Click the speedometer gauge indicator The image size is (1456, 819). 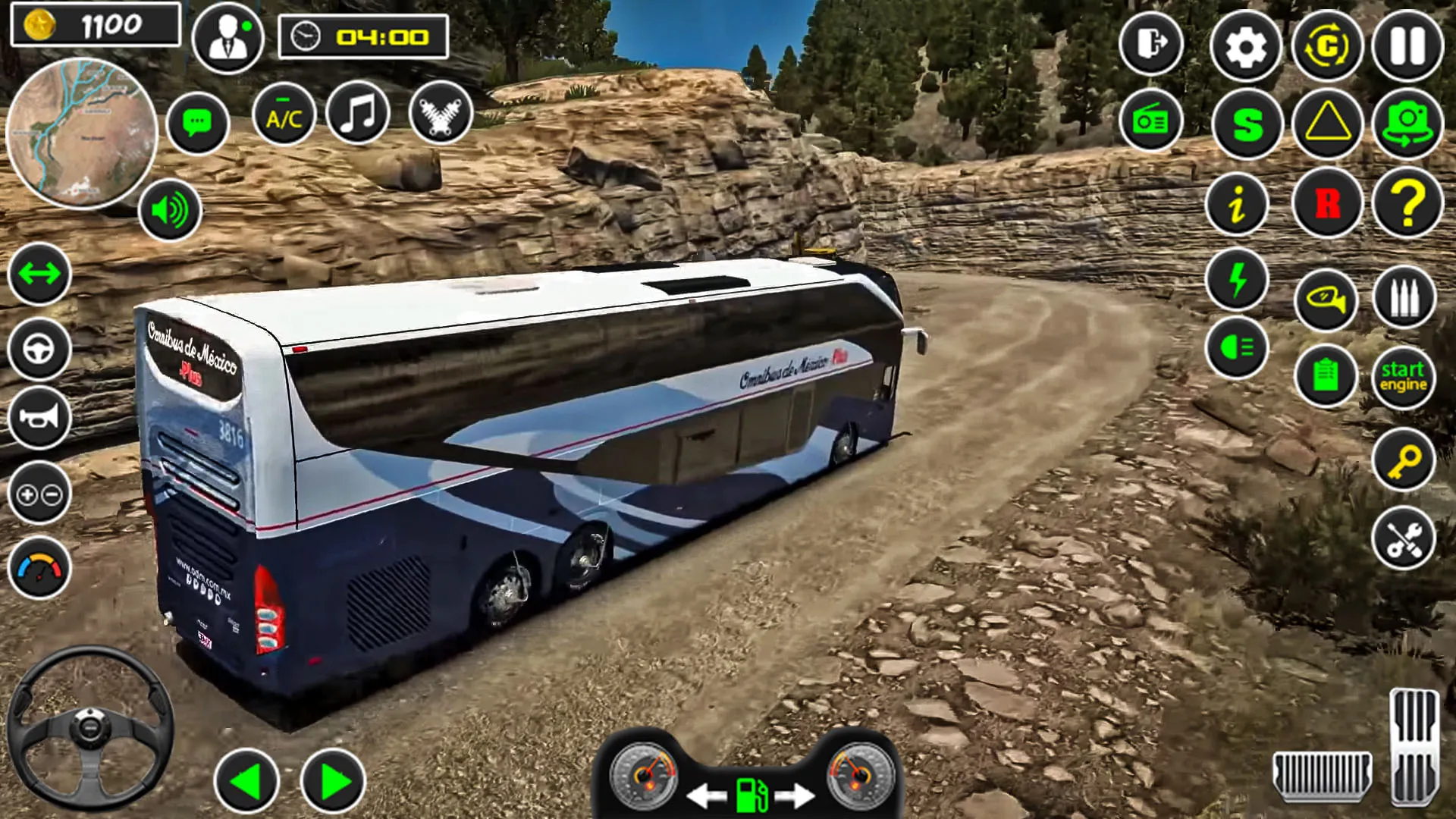[x=39, y=563]
